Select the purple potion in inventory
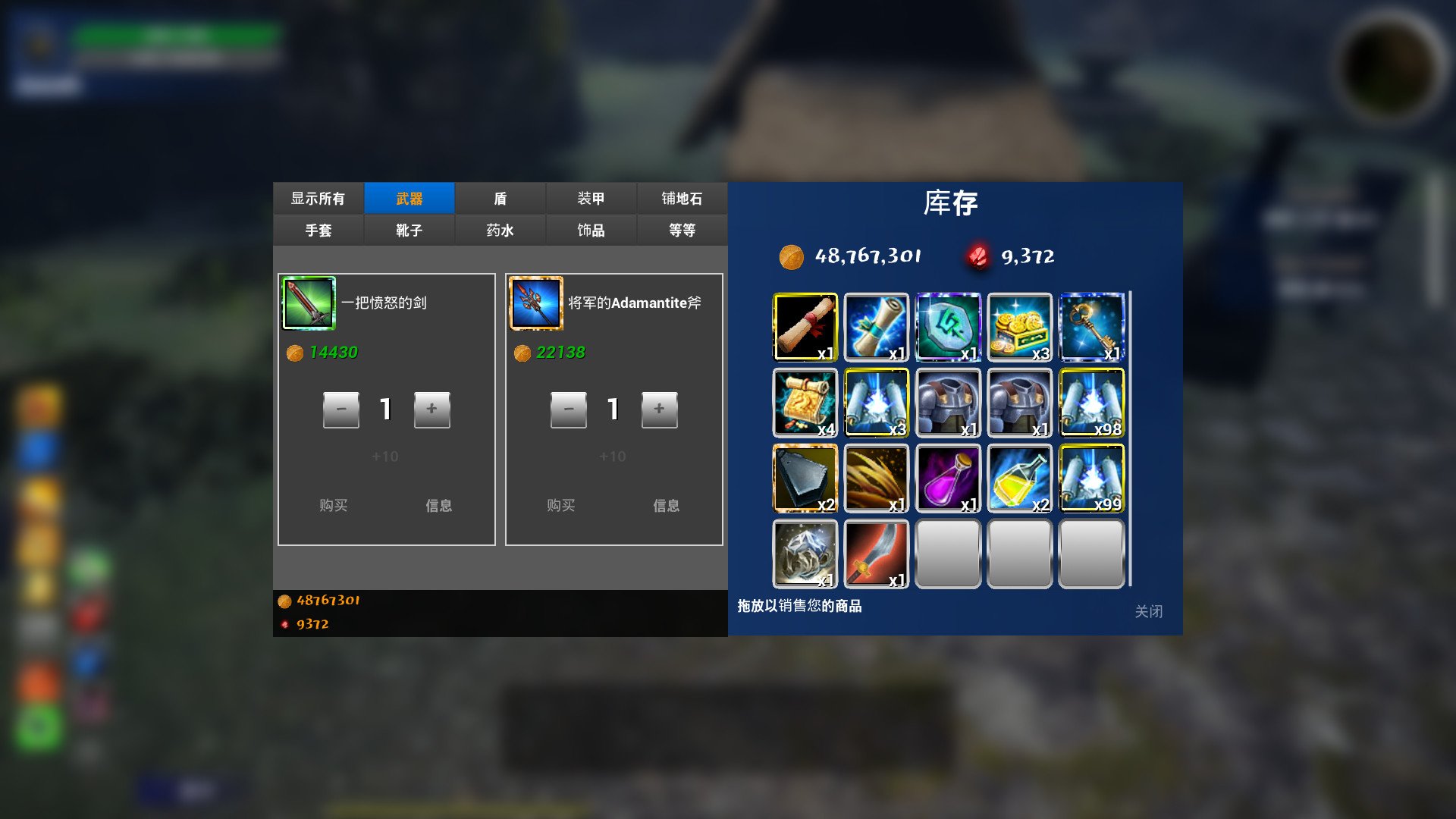 click(x=948, y=478)
